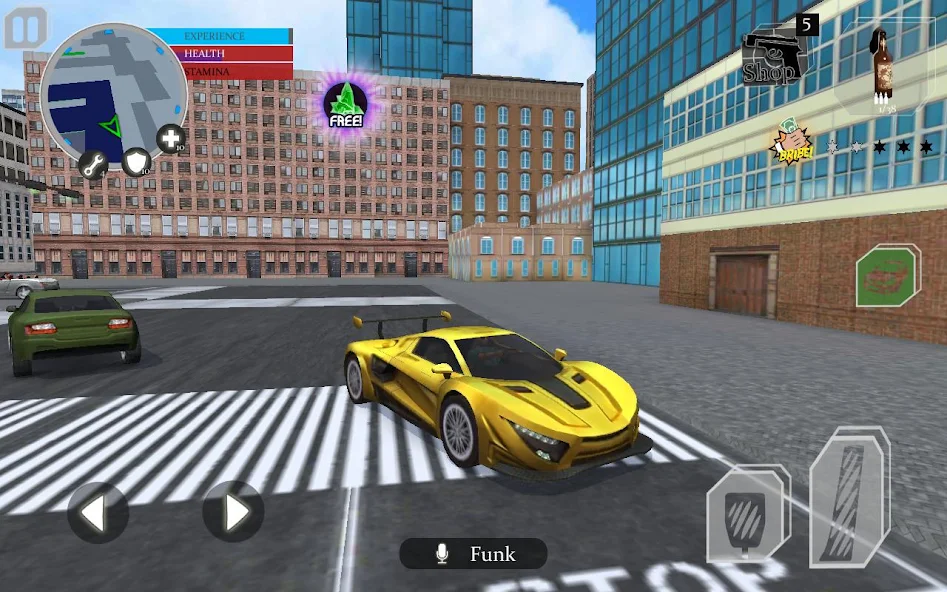Steer left with the left arrow
The width and height of the screenshot is (947, 592).
97,513
